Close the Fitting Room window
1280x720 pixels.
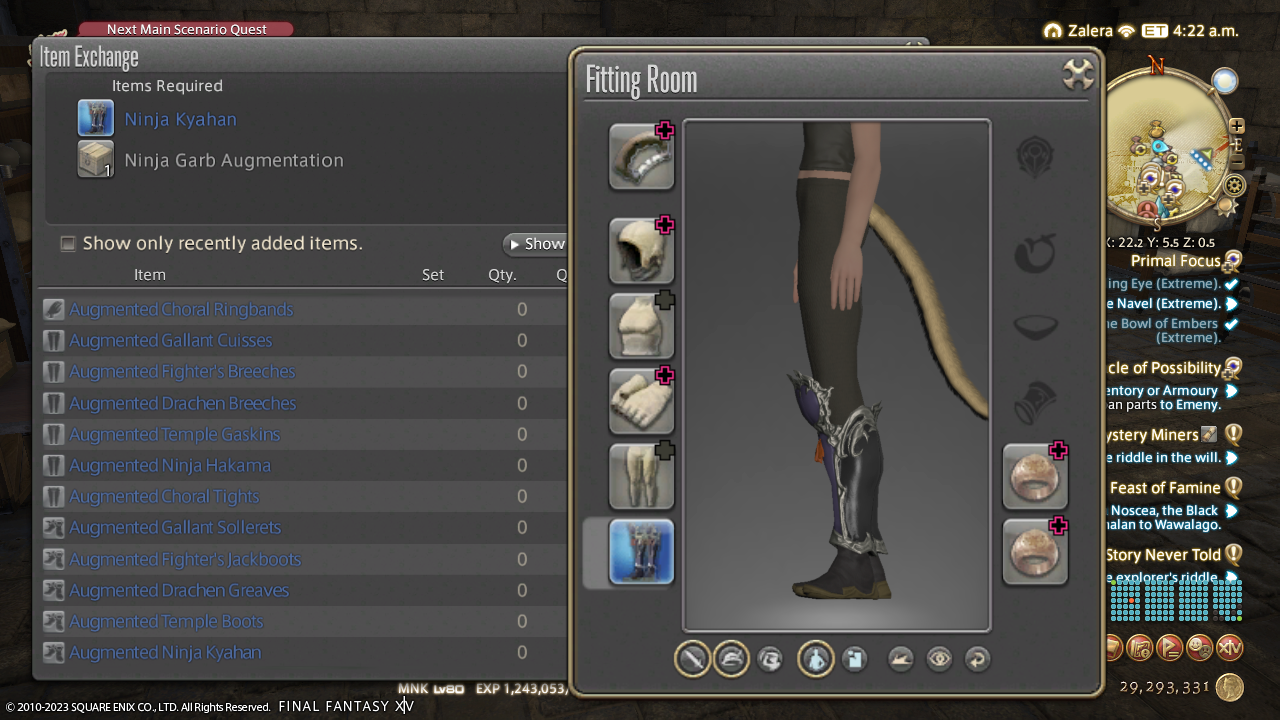[1077, 74]
